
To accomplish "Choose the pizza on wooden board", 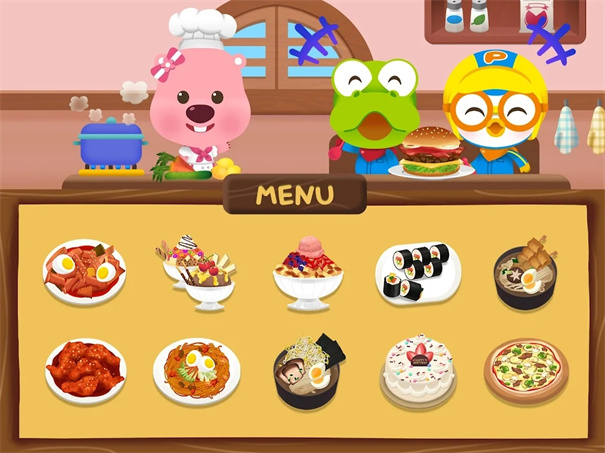I will tap(526, 369).
